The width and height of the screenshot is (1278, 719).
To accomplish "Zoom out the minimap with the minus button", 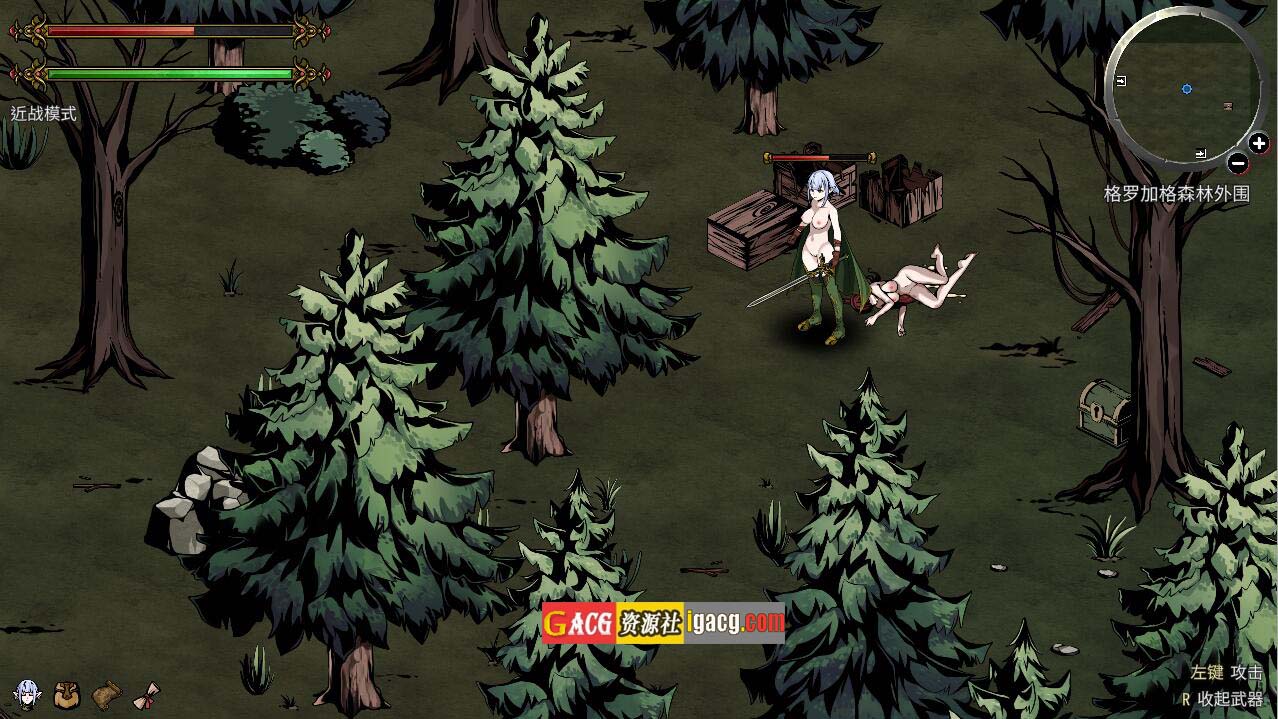I will [x=1238, y=163].
